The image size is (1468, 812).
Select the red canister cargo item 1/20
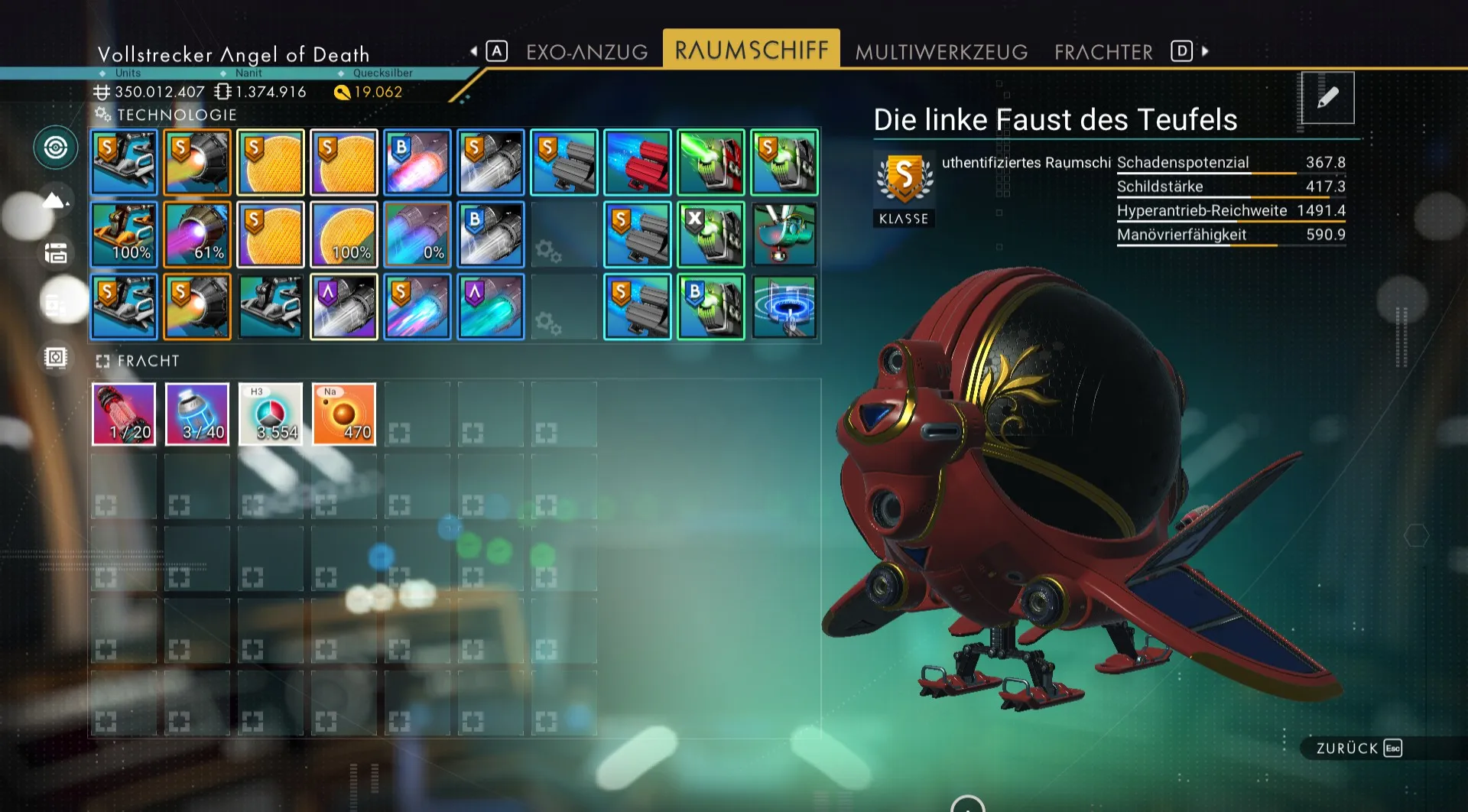124,414
